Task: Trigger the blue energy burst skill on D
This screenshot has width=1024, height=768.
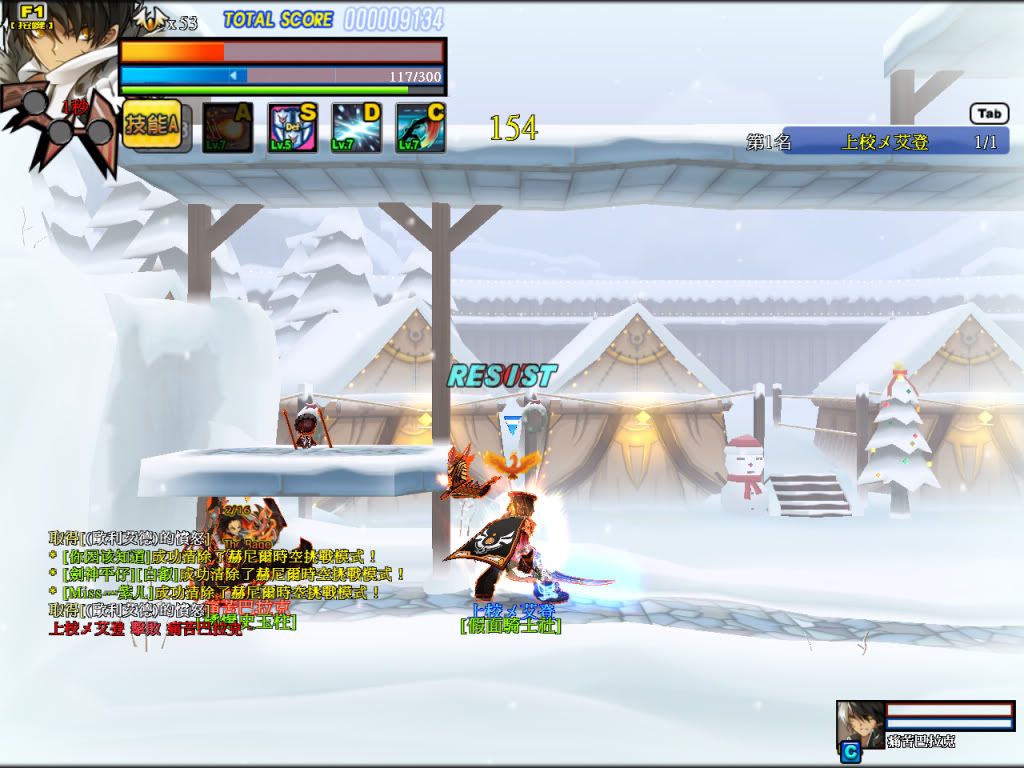Action: pos(357,127)
